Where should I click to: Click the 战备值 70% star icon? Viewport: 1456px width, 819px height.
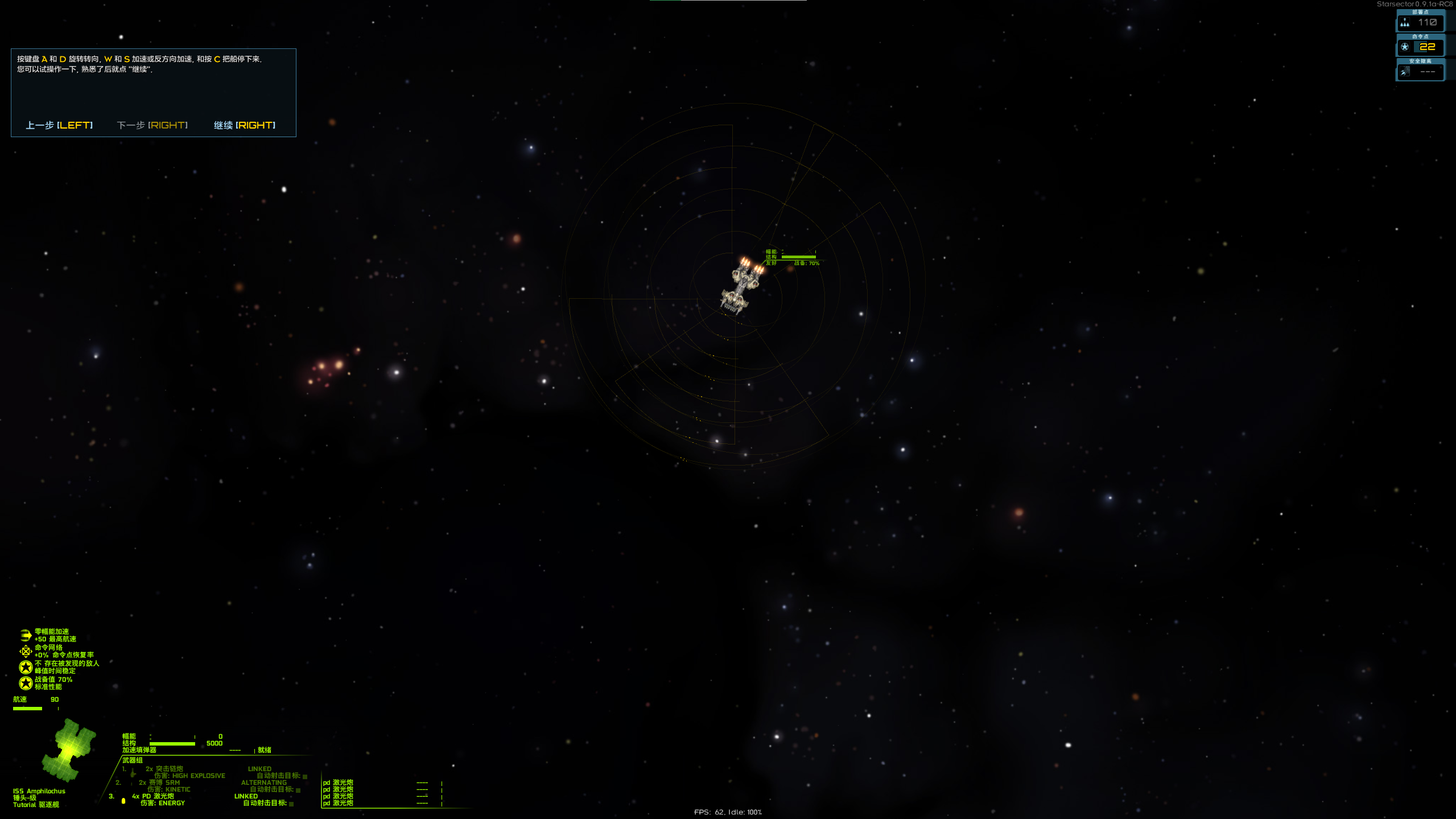[26, 683]
